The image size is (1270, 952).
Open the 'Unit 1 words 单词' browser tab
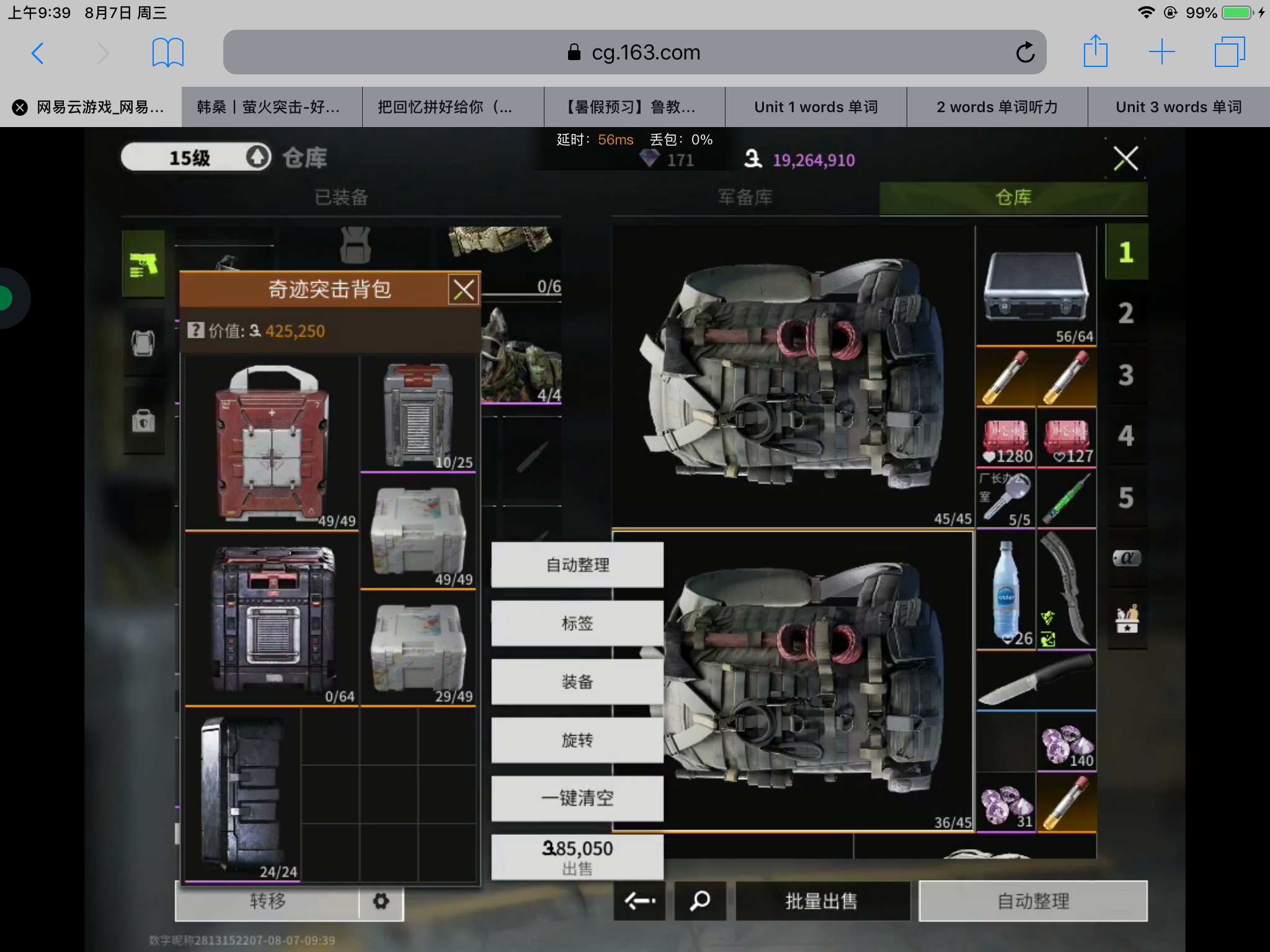815,107
